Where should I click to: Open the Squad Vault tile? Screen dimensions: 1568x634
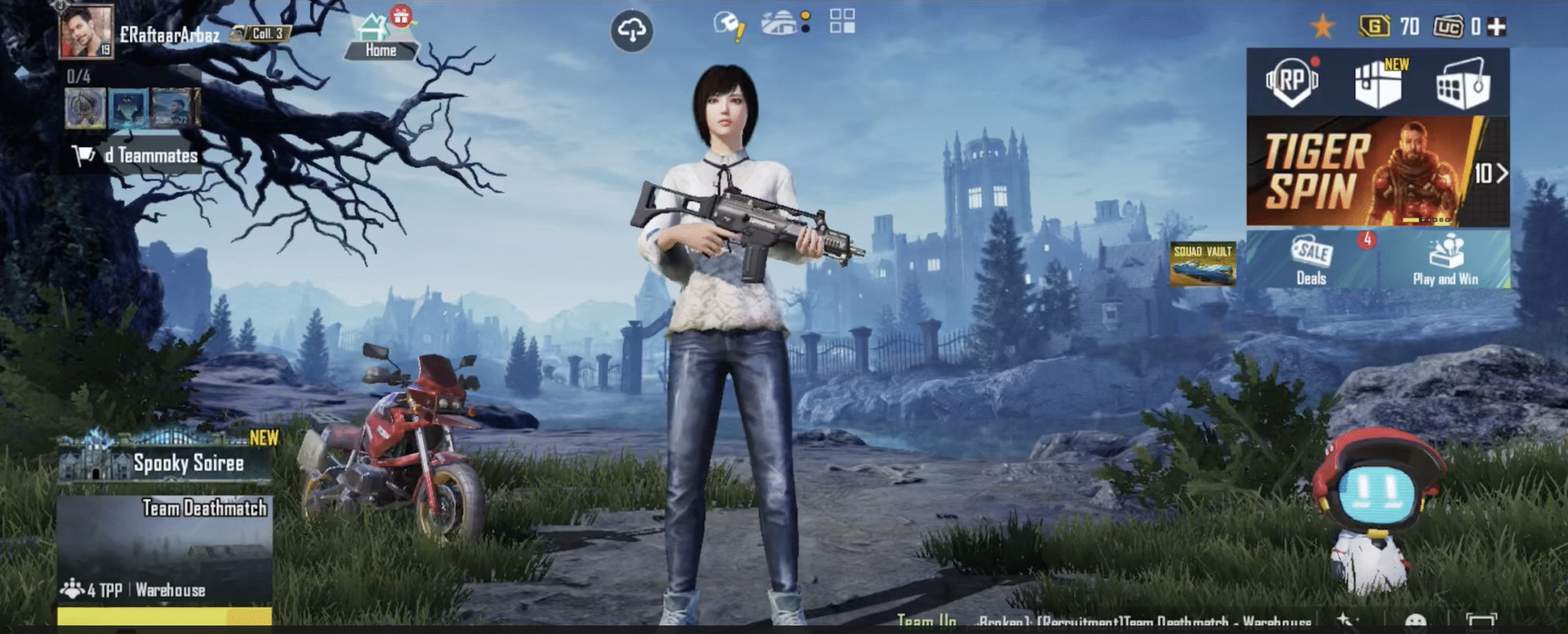click(x=1202, y=264)
